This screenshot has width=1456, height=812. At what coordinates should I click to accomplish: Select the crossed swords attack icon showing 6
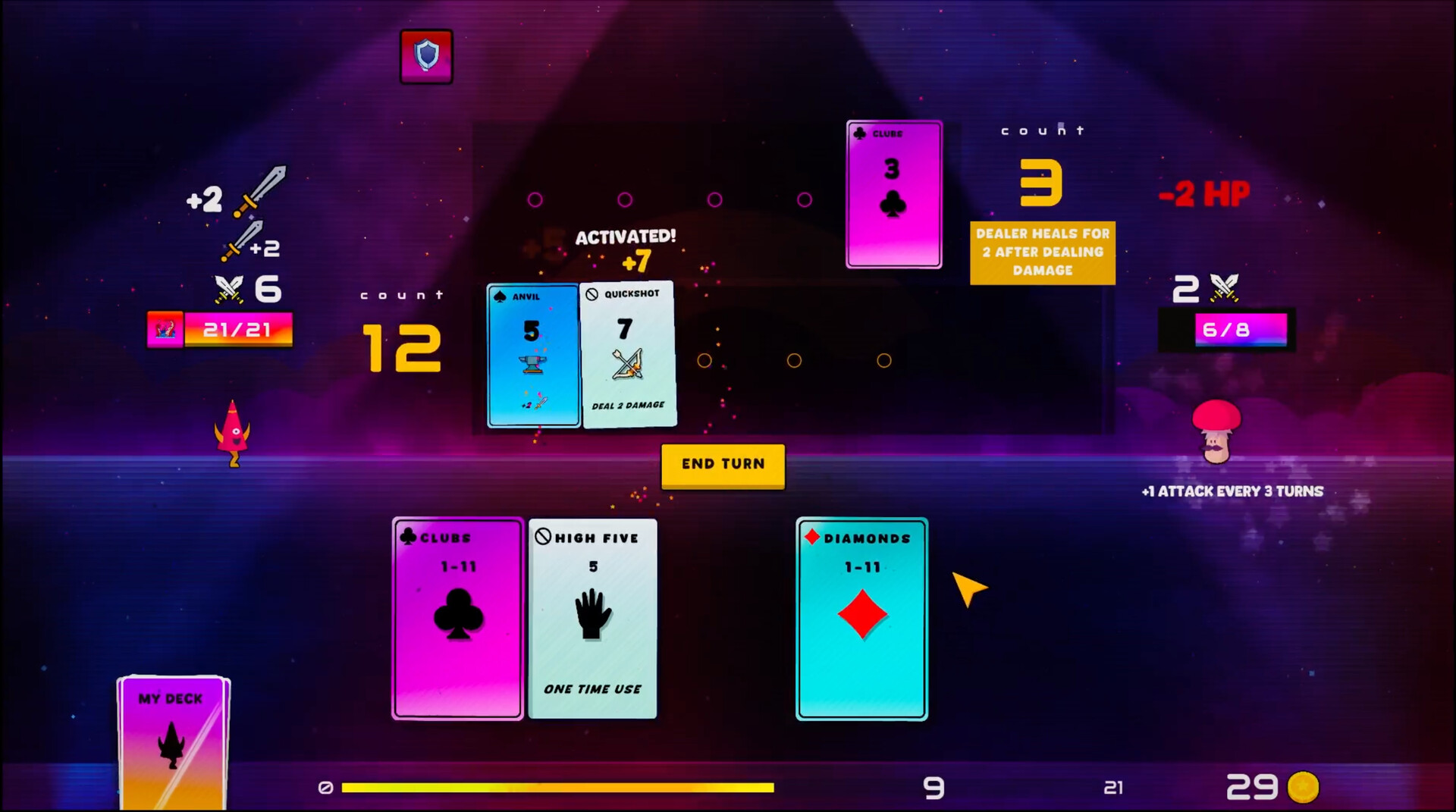click(229, 289)
